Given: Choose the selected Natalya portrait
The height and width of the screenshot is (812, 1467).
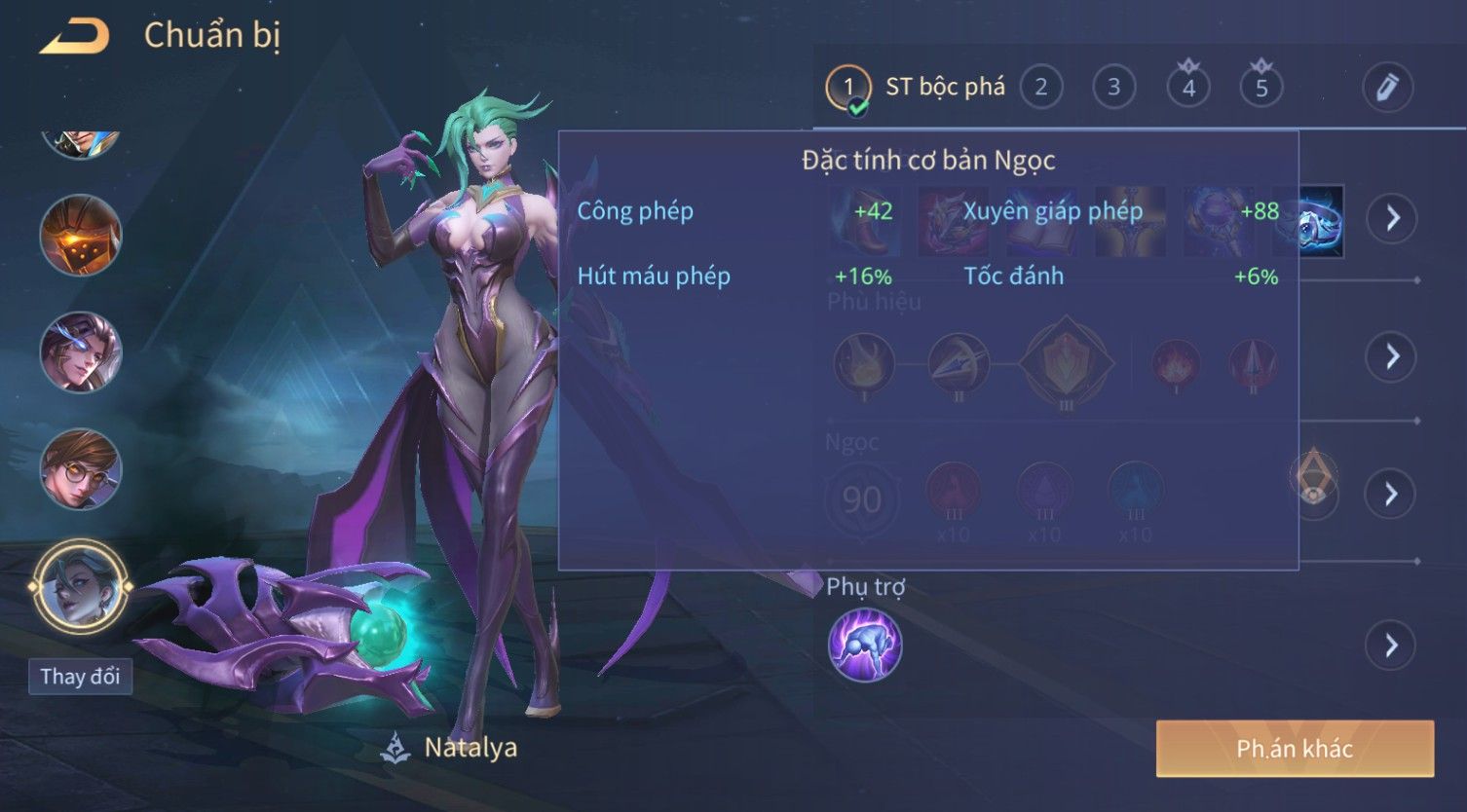Looking at the screenshot, I should point(80,588).
